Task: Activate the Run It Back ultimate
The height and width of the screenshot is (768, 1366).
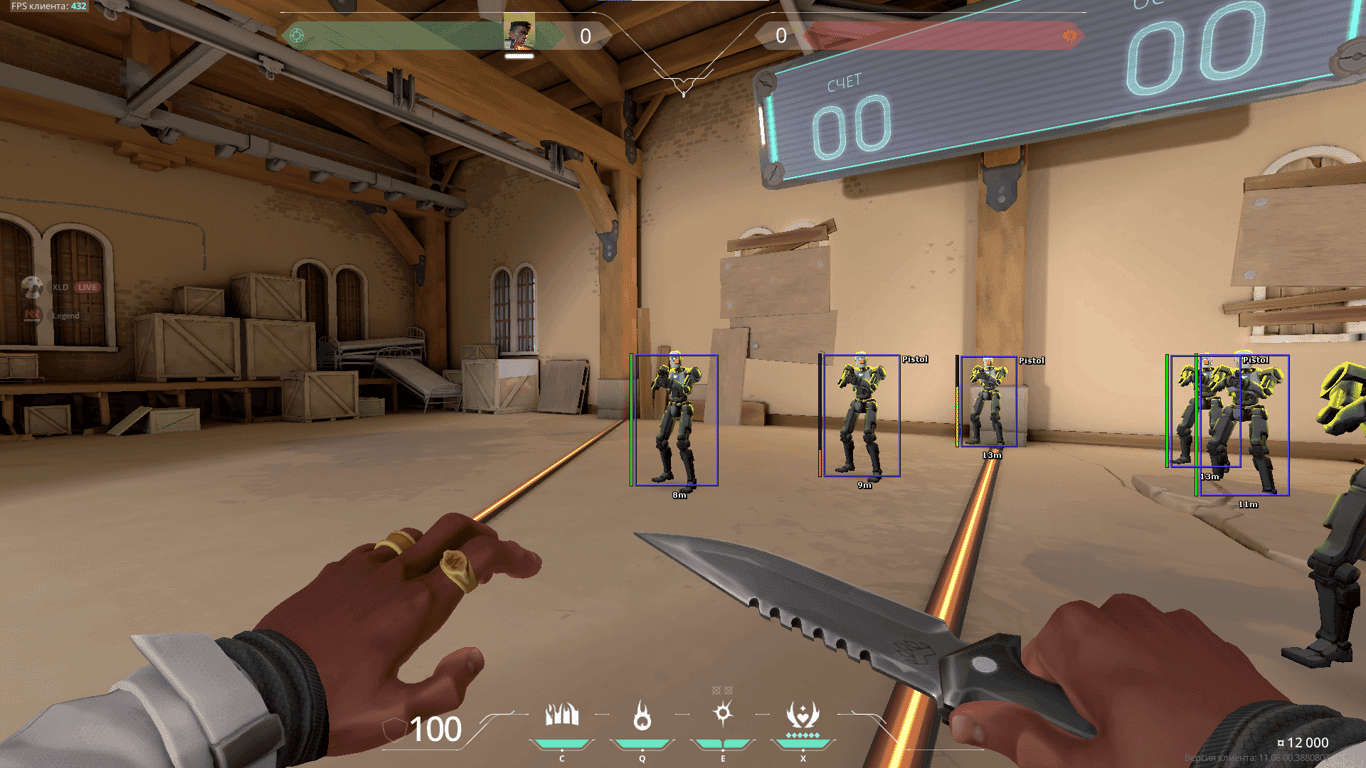Action: [x=802, y=716]
